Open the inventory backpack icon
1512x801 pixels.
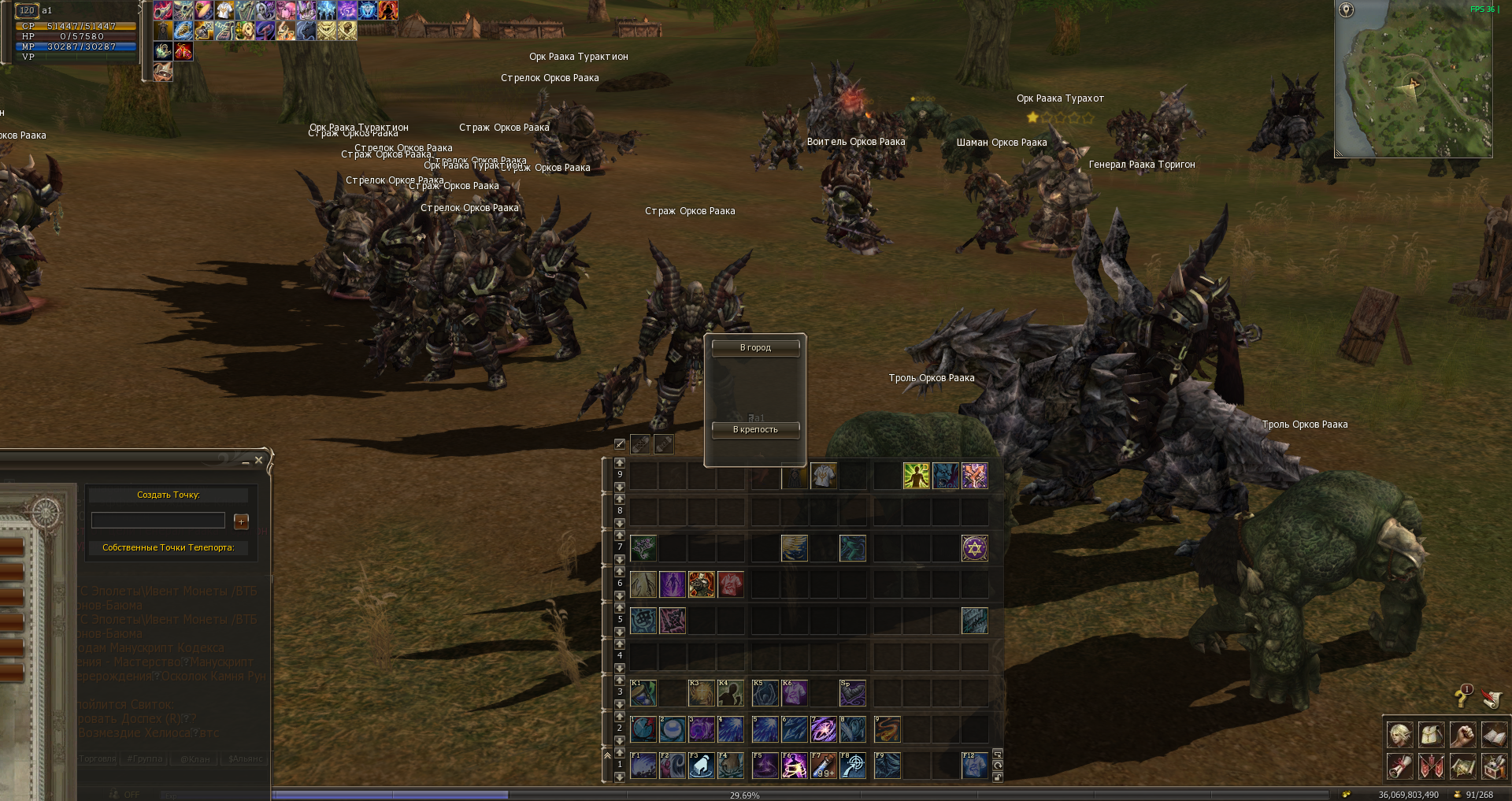(x=1431, y=735)
